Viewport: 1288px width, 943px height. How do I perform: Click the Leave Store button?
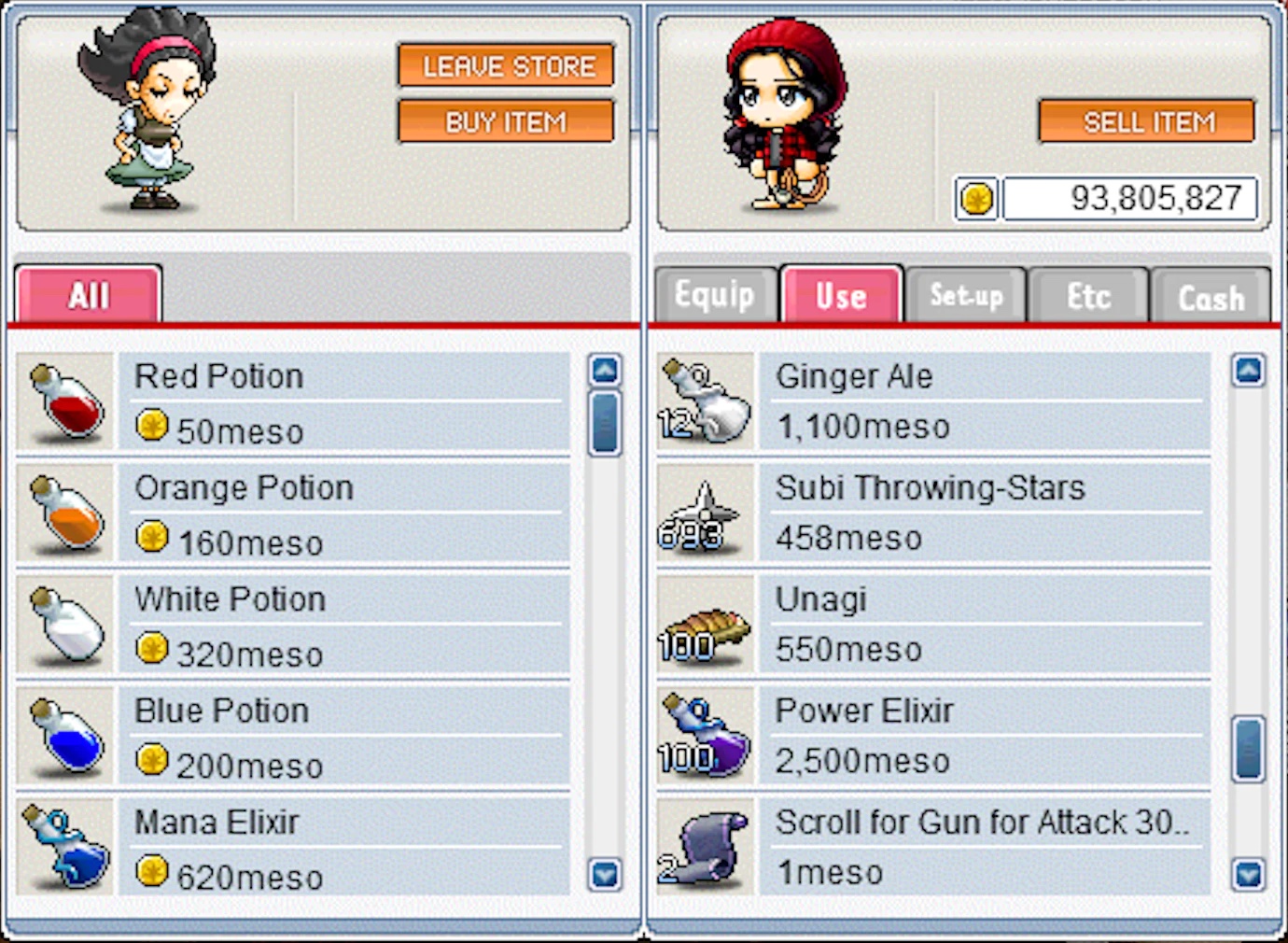pyautogui.click(x=506, y=66)
